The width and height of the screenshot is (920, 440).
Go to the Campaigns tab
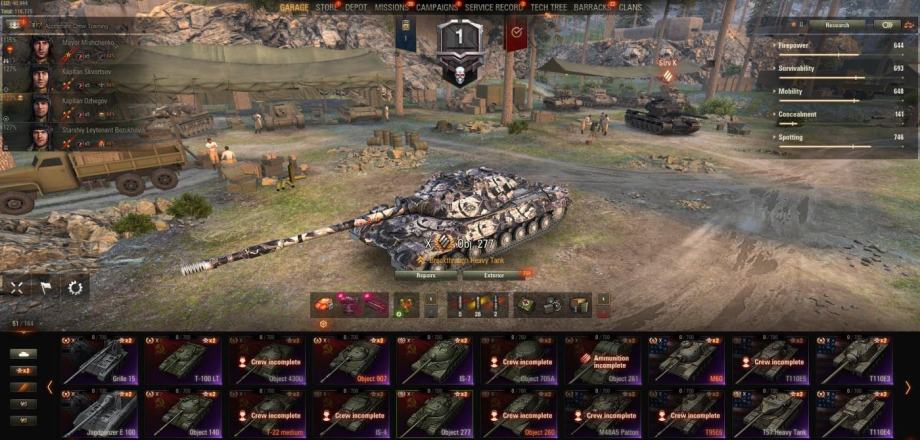pos(437,7)
